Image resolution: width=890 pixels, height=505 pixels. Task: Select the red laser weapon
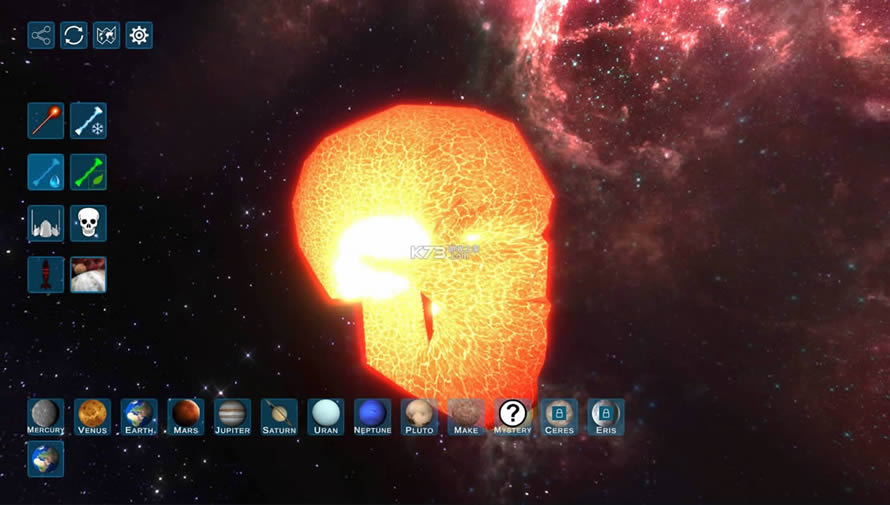(46, 121)
